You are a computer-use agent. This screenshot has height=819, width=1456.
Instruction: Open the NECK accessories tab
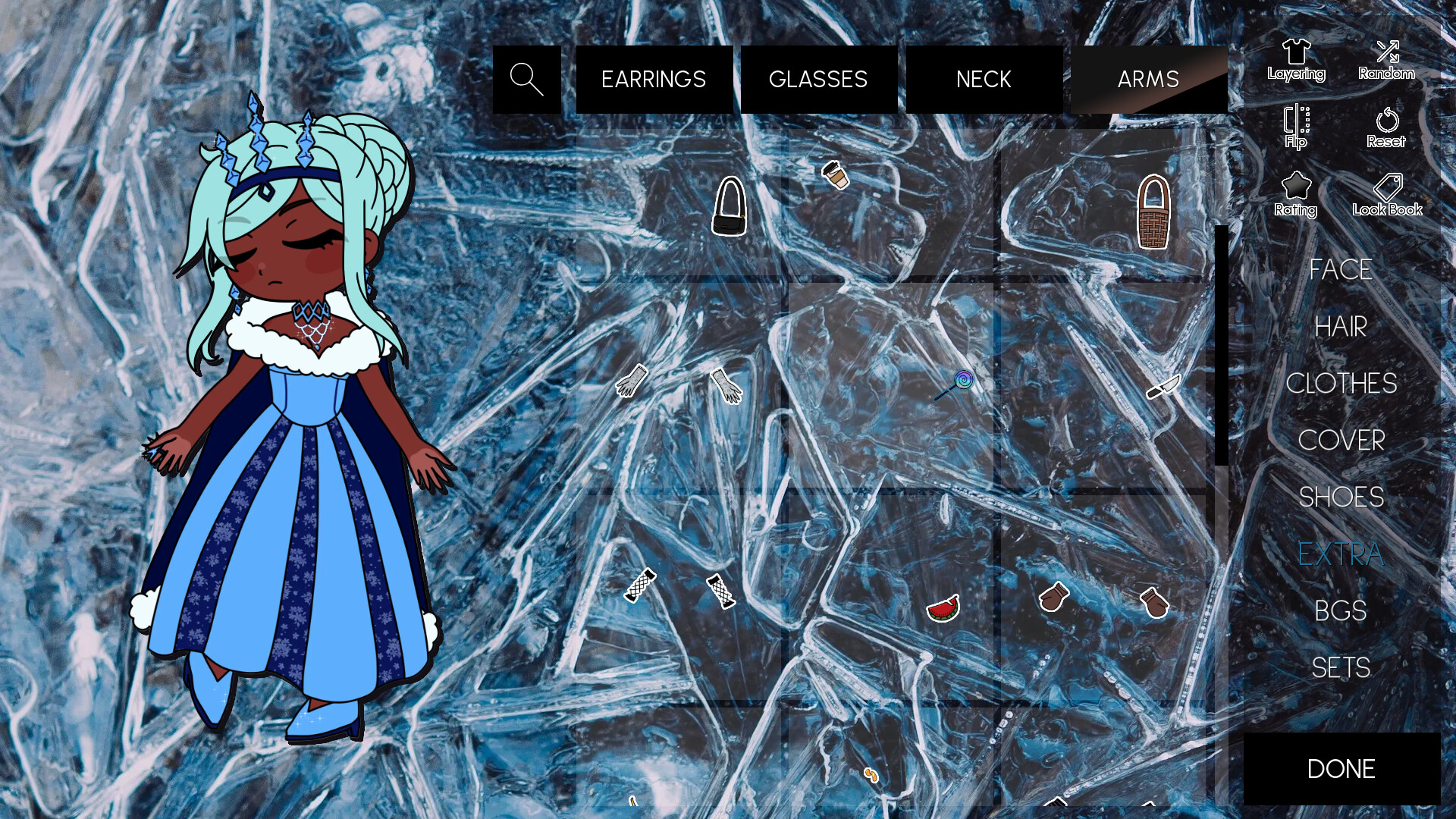[984, 79]
